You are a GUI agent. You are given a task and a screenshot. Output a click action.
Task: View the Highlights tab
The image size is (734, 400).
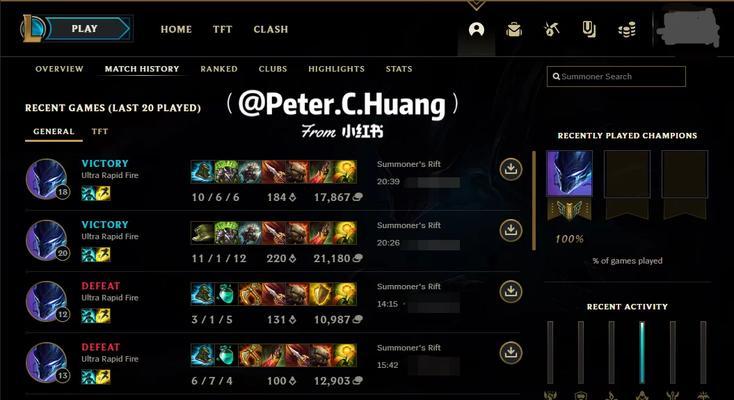coord(336,69)
